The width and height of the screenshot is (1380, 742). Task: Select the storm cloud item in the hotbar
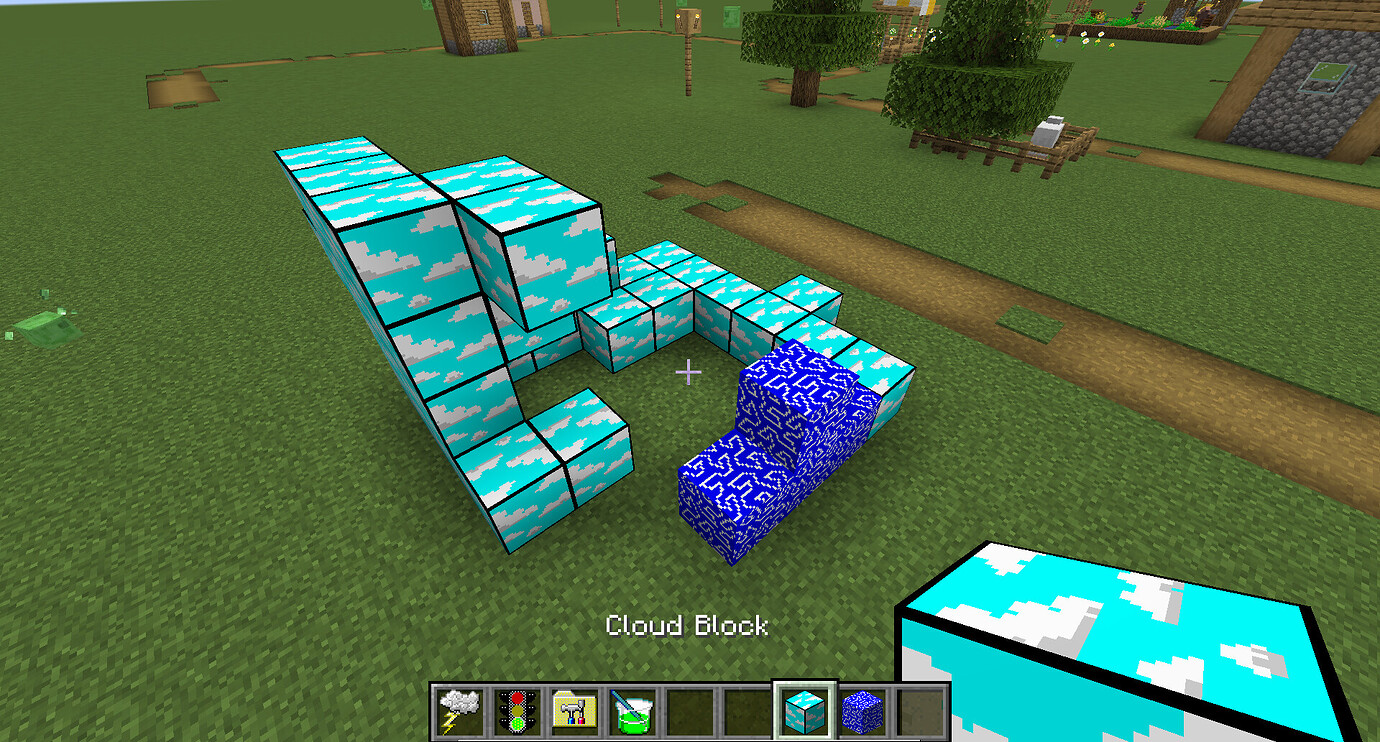[458, 710]
